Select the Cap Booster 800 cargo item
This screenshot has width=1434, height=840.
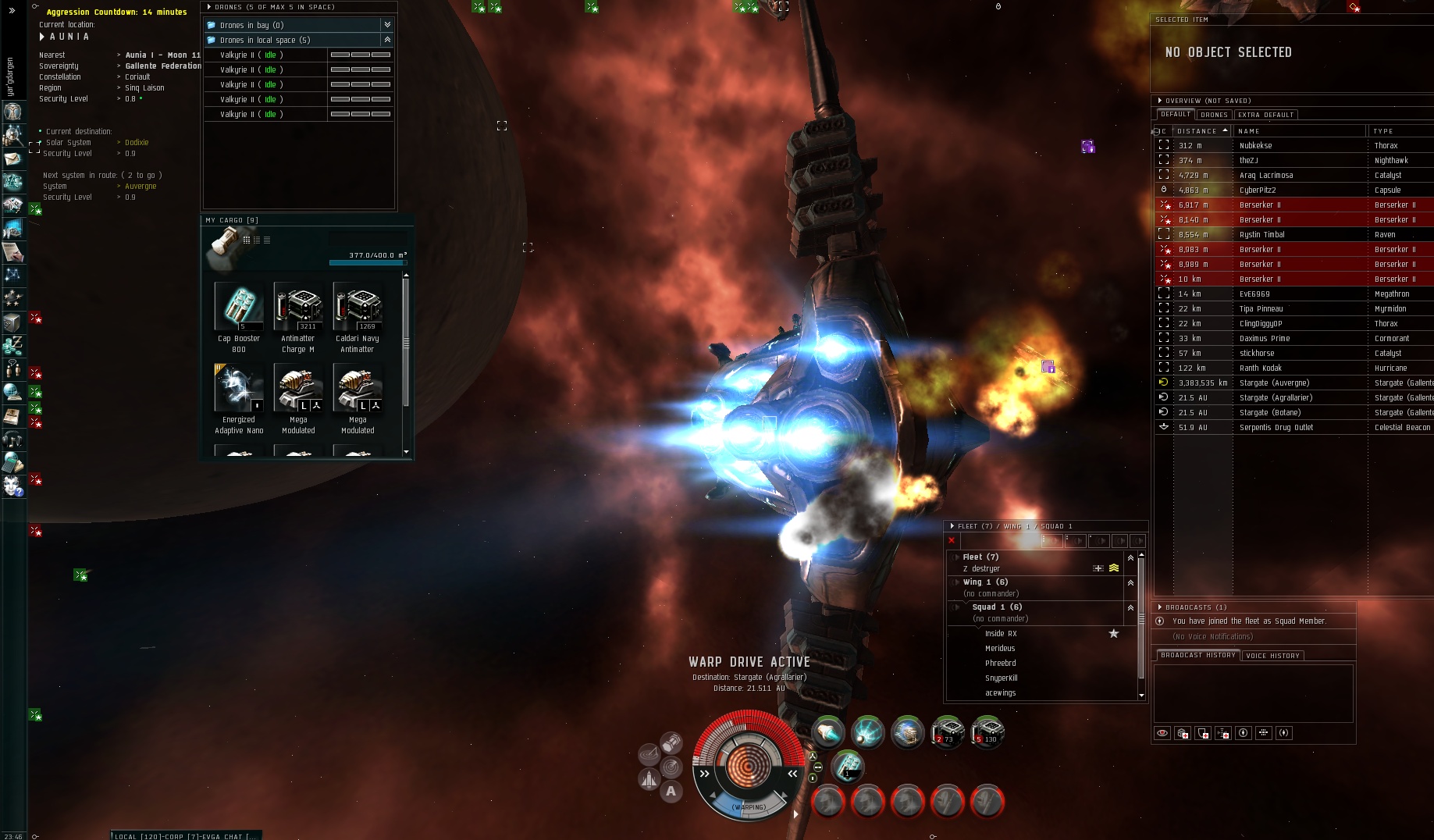239,308
